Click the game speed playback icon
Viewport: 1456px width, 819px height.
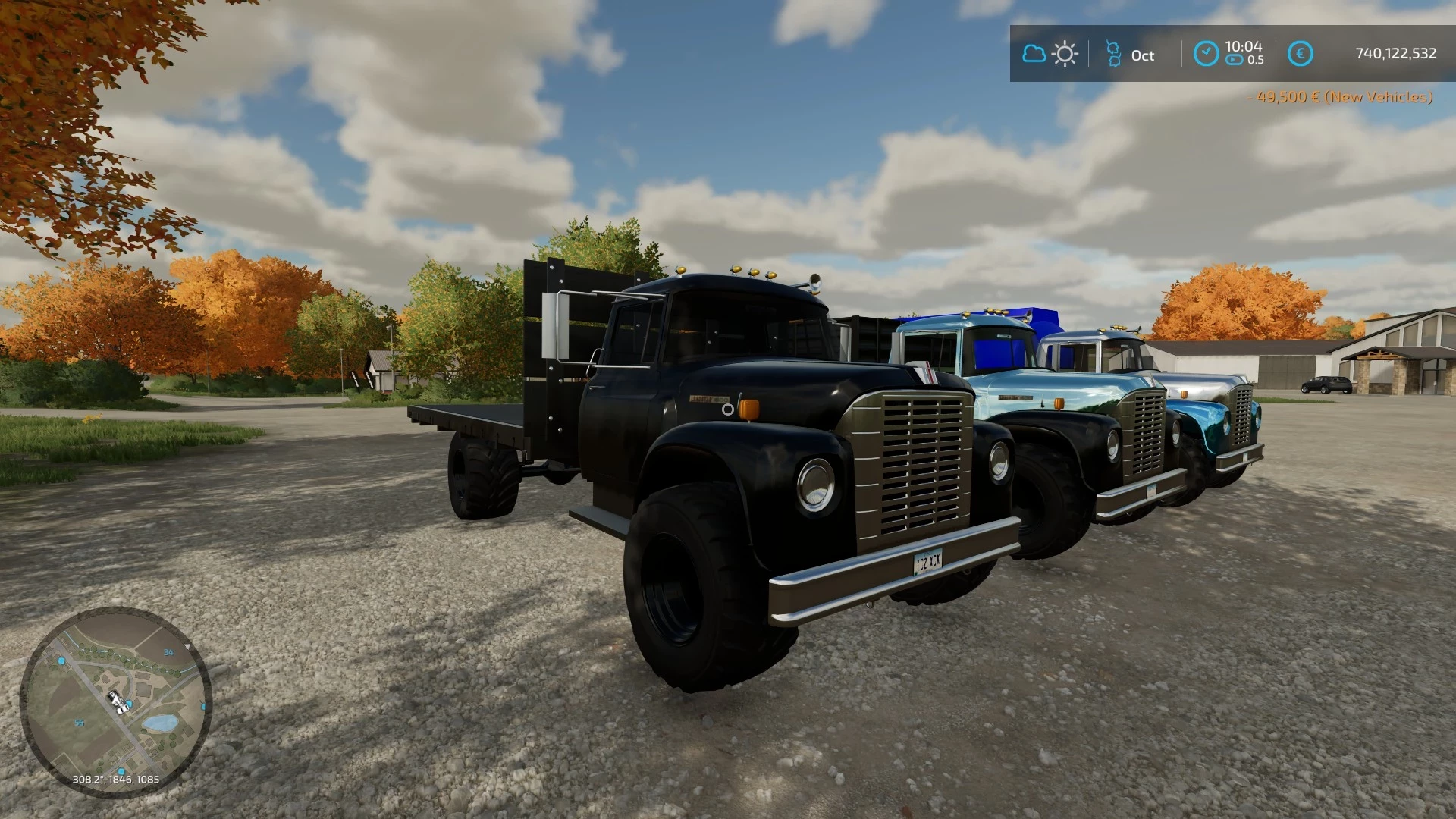tap(1235, 60)
